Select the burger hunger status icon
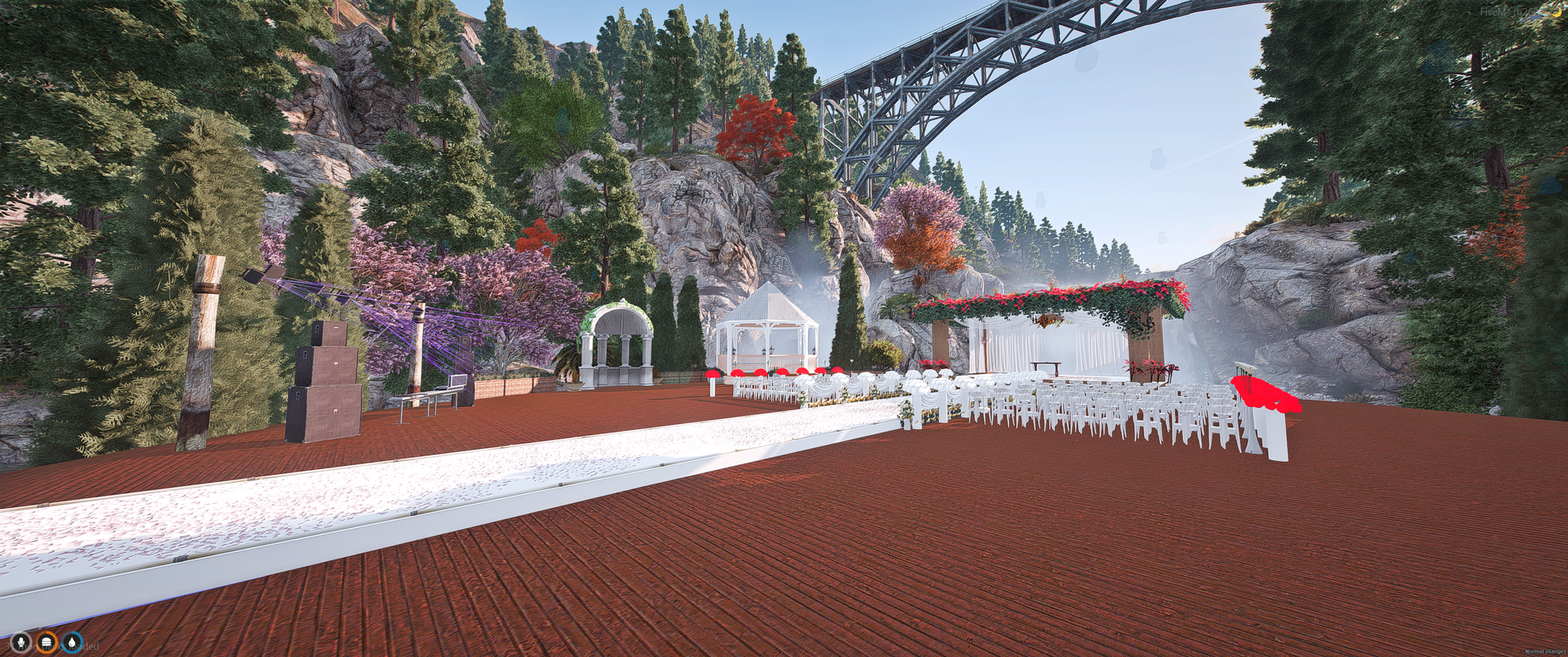The height and width of the screenshot is (657, 1568). 47,642
